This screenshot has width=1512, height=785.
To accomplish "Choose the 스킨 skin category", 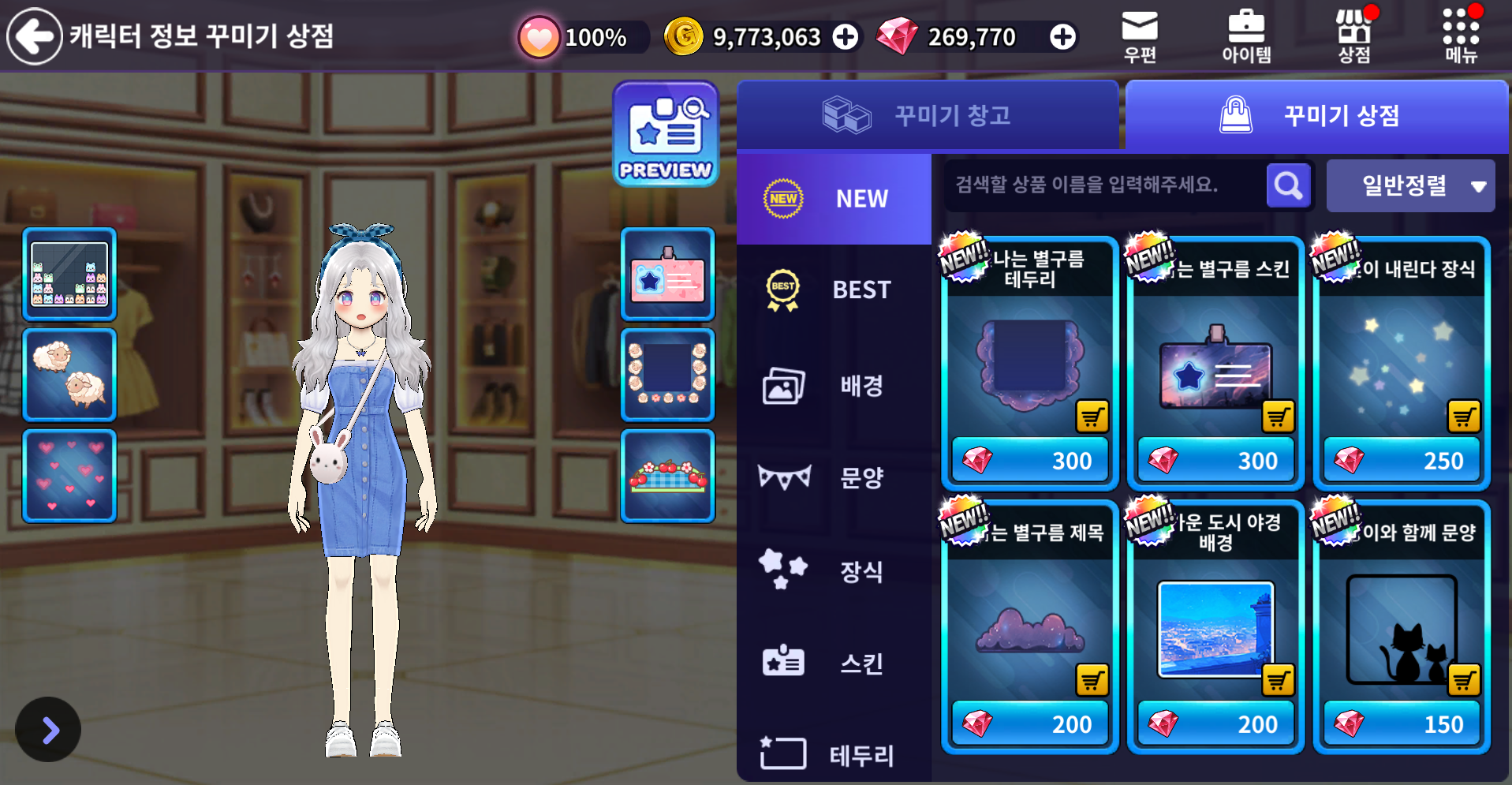I will [834, 664].
